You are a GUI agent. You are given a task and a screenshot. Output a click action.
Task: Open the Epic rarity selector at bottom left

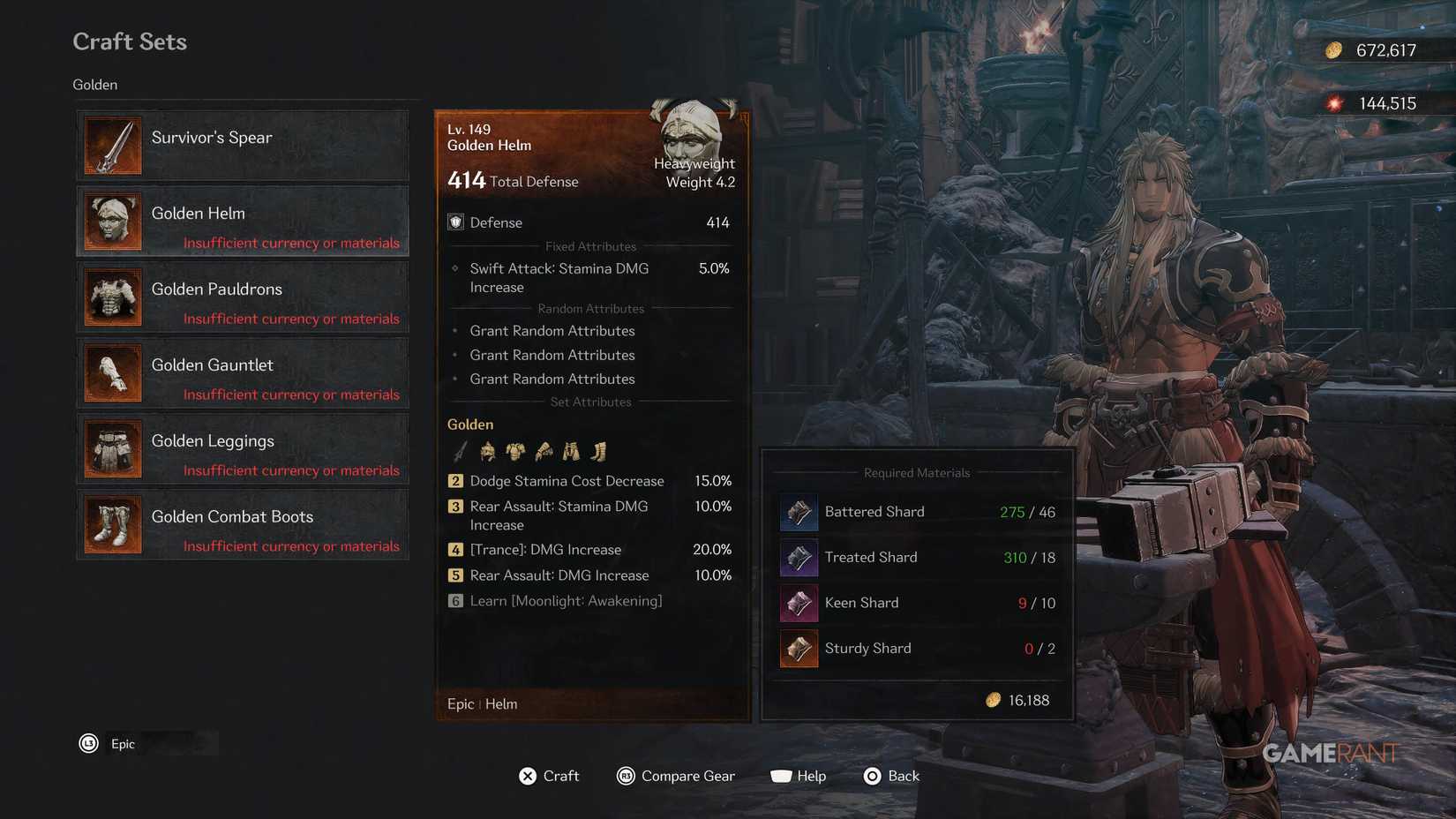coord(123,743)
